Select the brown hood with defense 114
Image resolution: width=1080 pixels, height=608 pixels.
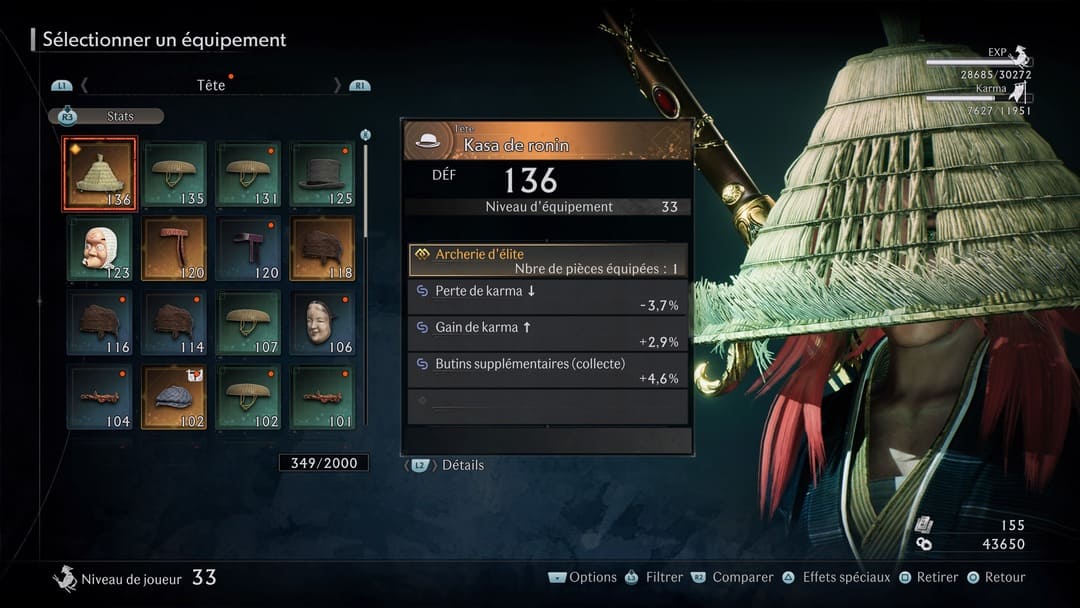[174, 322]
